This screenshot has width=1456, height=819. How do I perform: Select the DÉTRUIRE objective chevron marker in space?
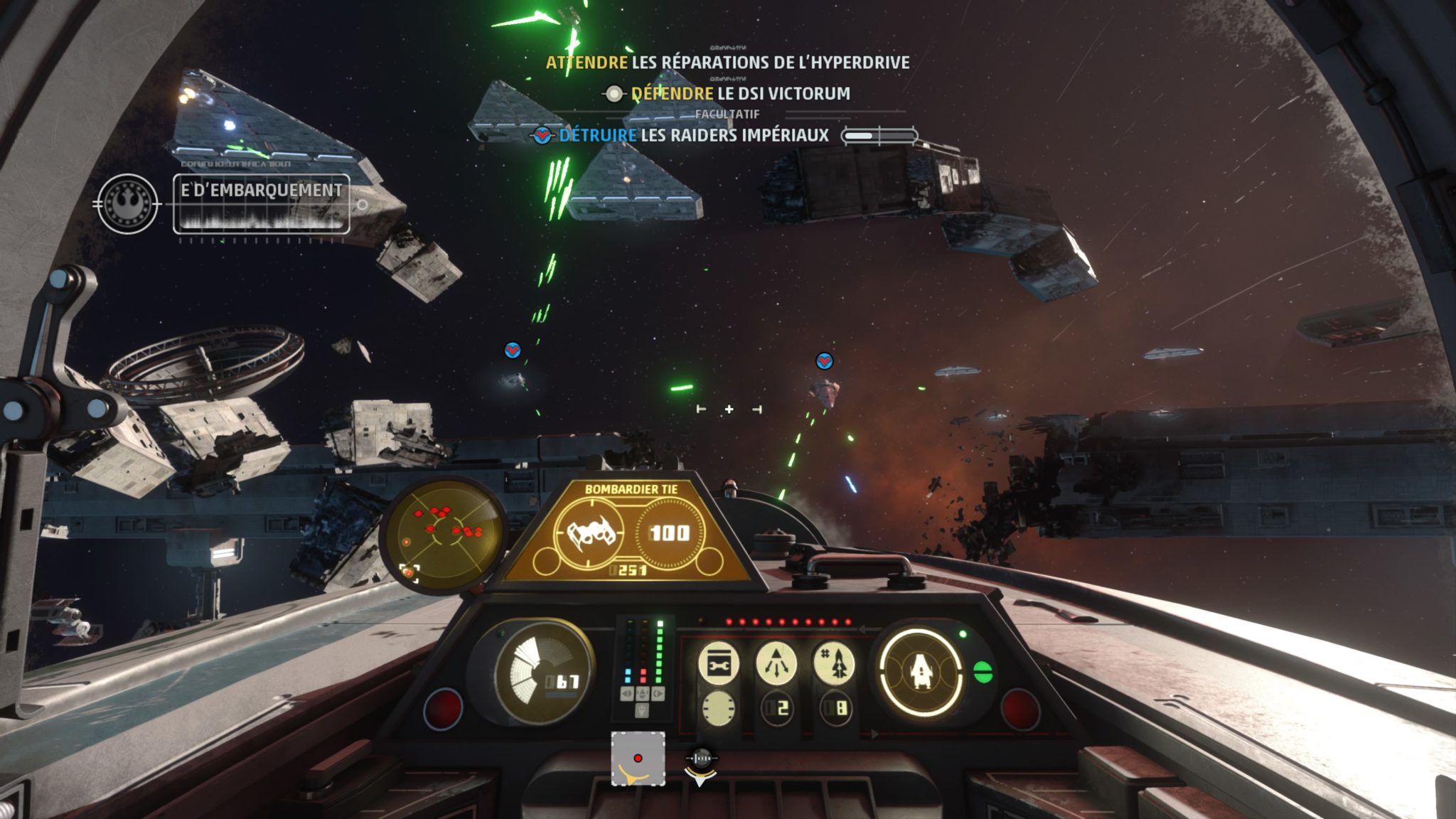coord(511,349)
